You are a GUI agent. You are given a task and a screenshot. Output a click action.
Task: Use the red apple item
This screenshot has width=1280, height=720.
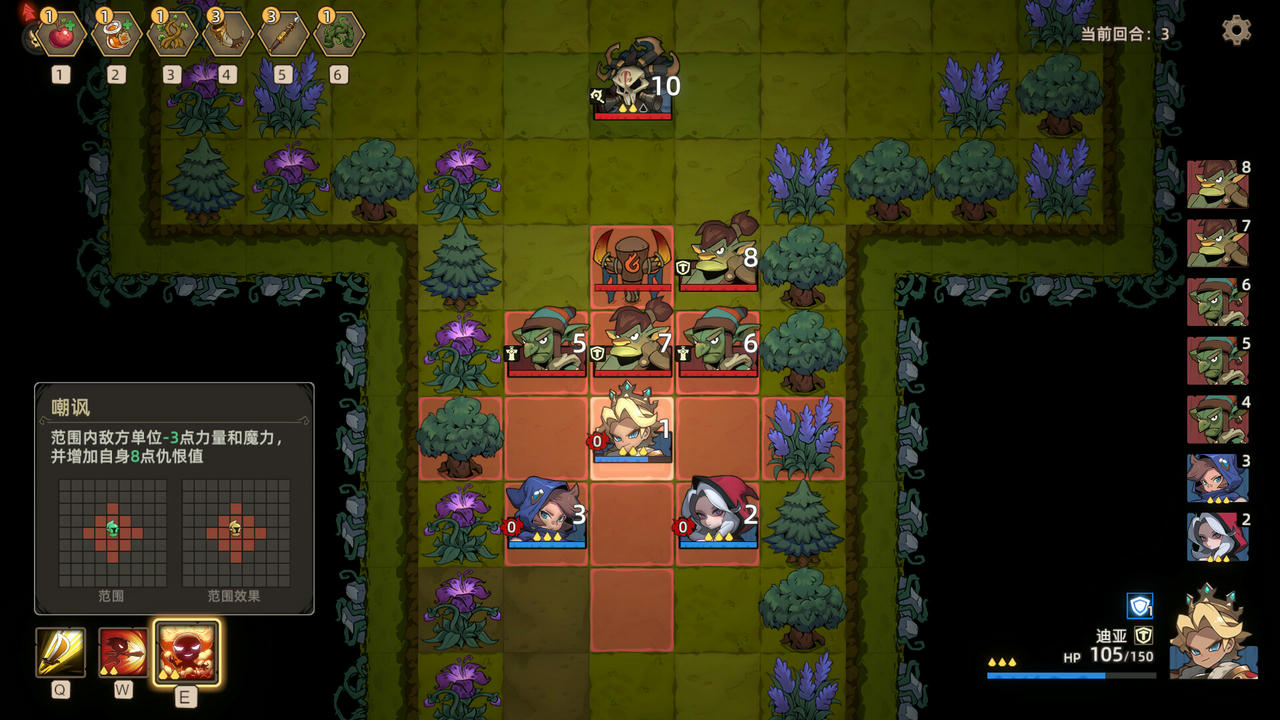[x=61, y=35]
